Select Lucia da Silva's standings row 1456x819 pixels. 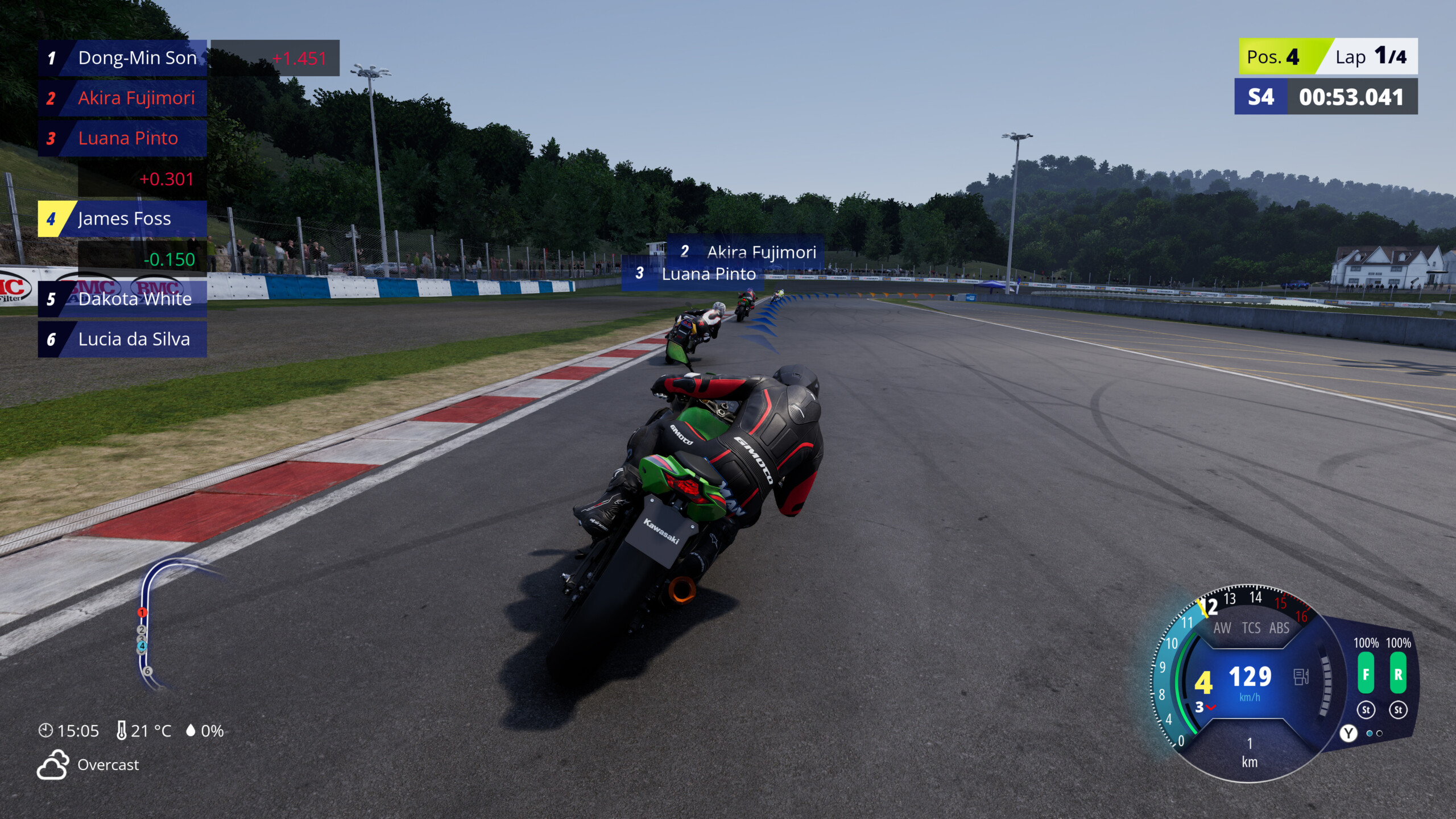pyautogui.click(x=123, y=340)
